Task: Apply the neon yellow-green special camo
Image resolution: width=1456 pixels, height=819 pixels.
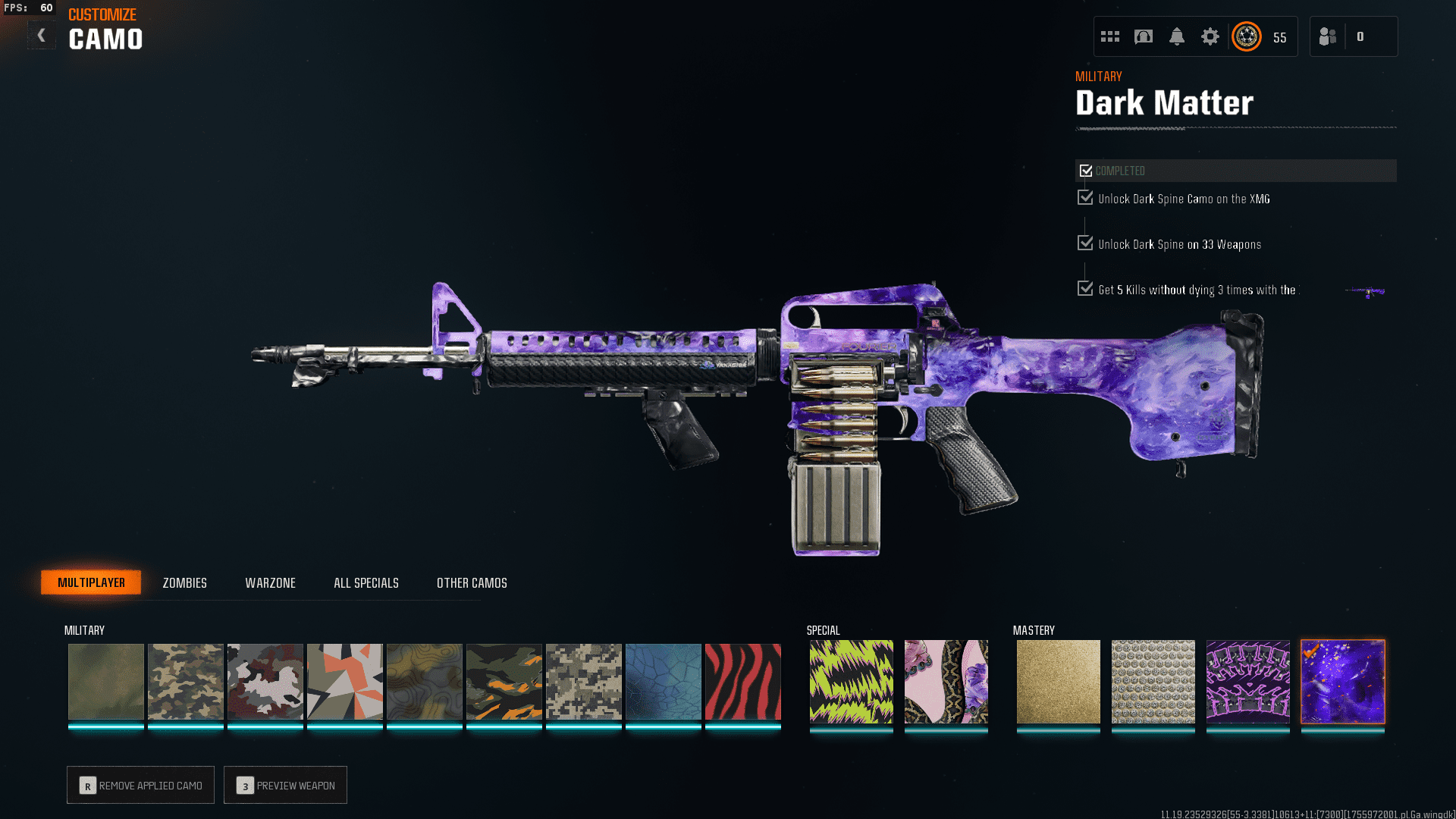Action: pos(851,681)
